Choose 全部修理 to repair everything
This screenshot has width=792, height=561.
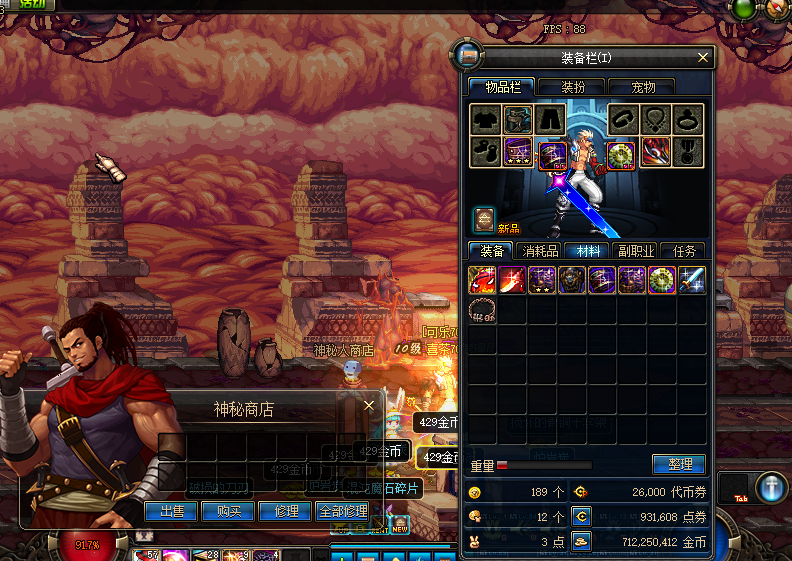pos(343,511)
